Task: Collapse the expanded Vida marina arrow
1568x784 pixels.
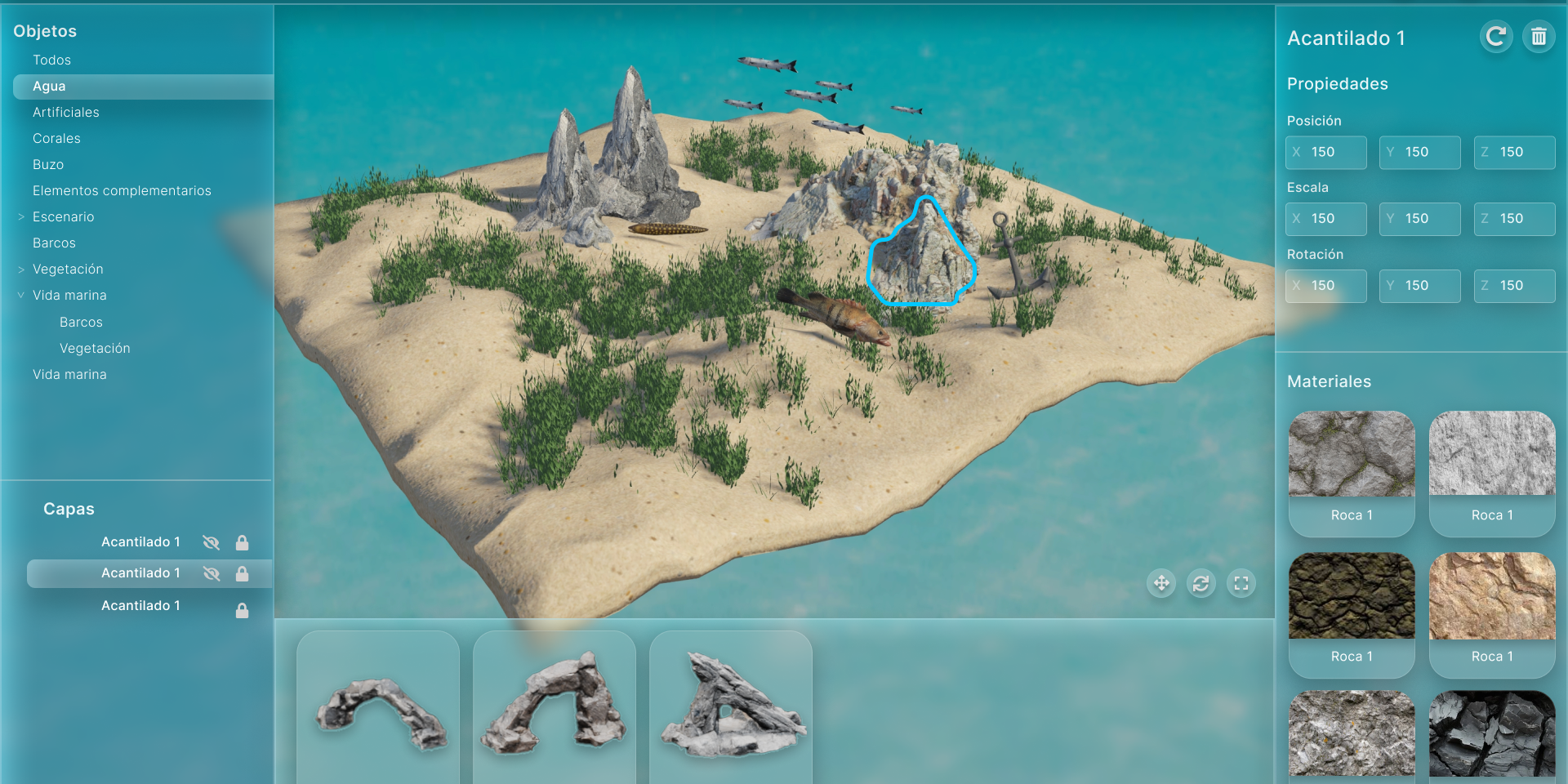Action: pos(21,296)
